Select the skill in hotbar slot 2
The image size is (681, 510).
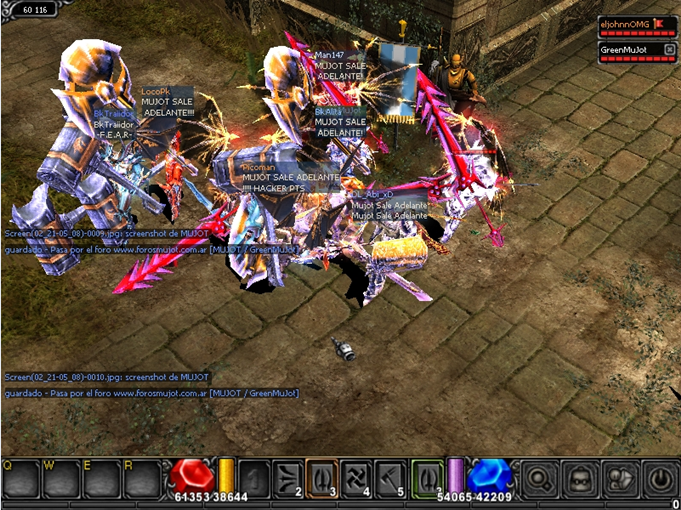288,476
